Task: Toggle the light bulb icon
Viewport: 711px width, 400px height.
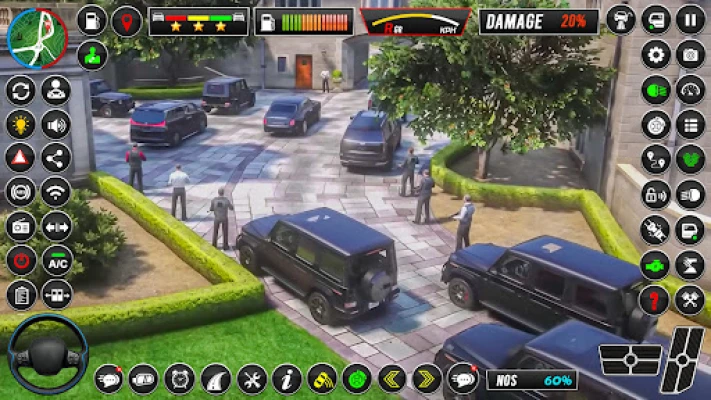Action: 20,125
